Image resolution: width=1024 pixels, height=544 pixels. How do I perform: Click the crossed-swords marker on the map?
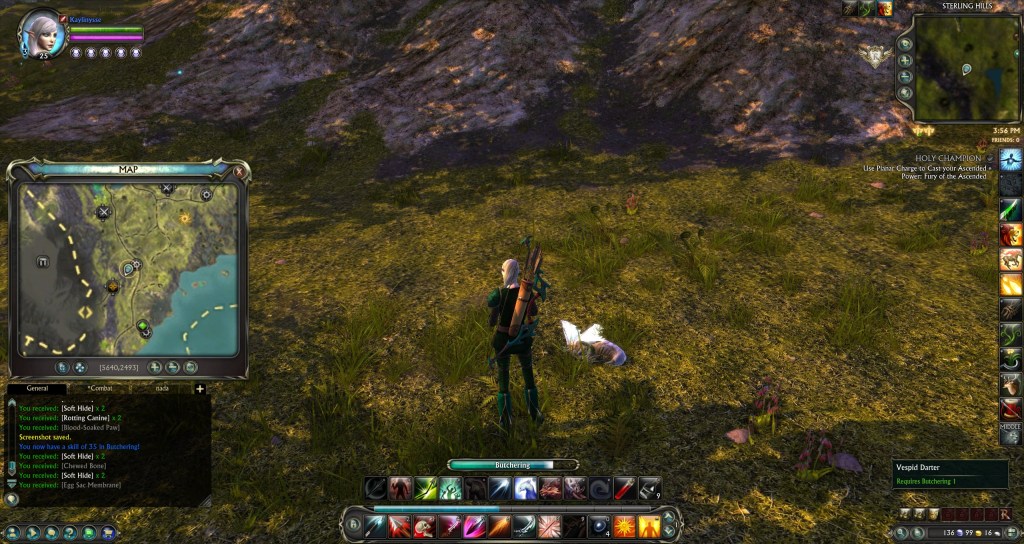pyautogui.click(x=104, y=212)
